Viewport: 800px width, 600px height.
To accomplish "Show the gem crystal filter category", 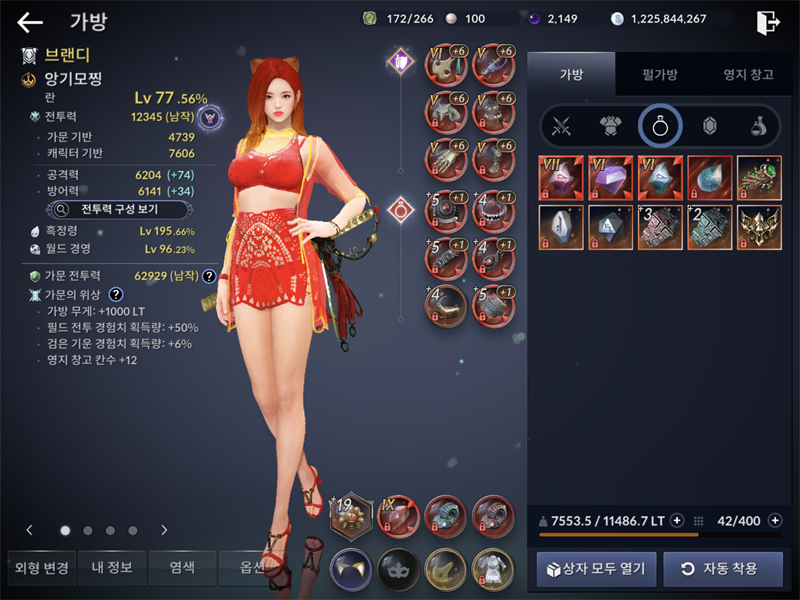I will click(709, 126).
